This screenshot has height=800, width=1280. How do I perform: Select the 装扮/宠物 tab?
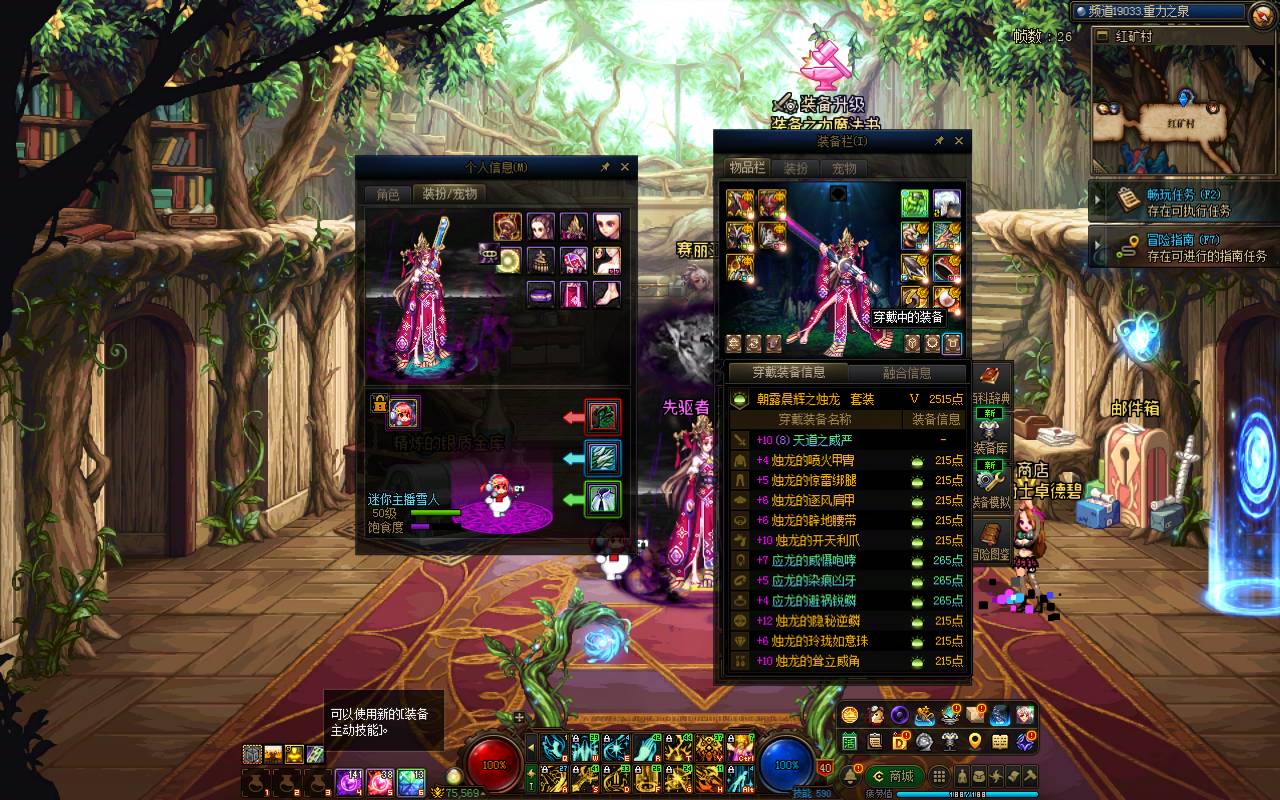pyautogui.click(x=449, y=194)
